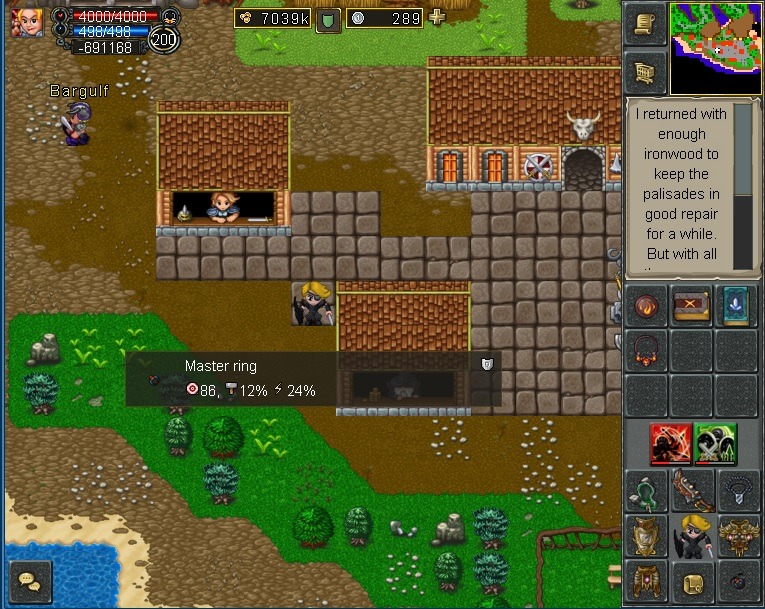Image resolution: width=765 pixels, height=609 pixels.
Task: Activate the green crossed-swords skill
Action: [716, 444]
